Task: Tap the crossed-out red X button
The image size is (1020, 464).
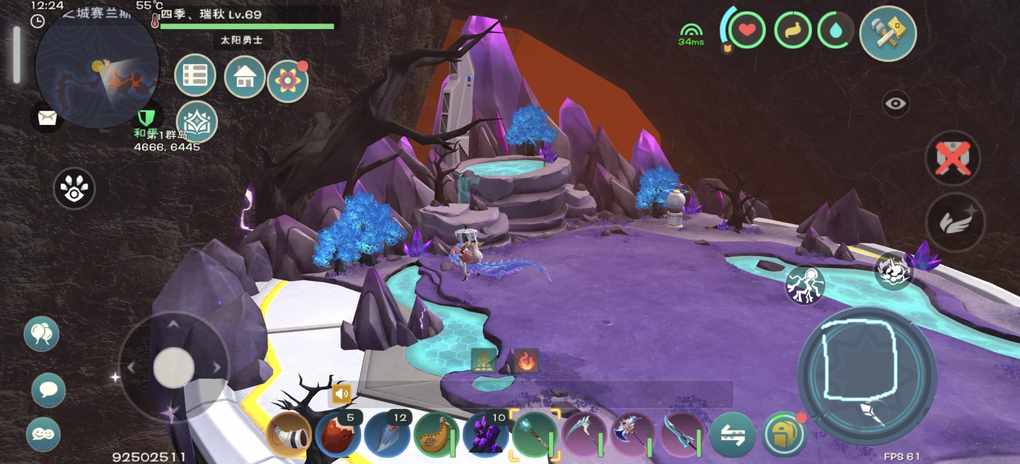Action: (951, 158)
